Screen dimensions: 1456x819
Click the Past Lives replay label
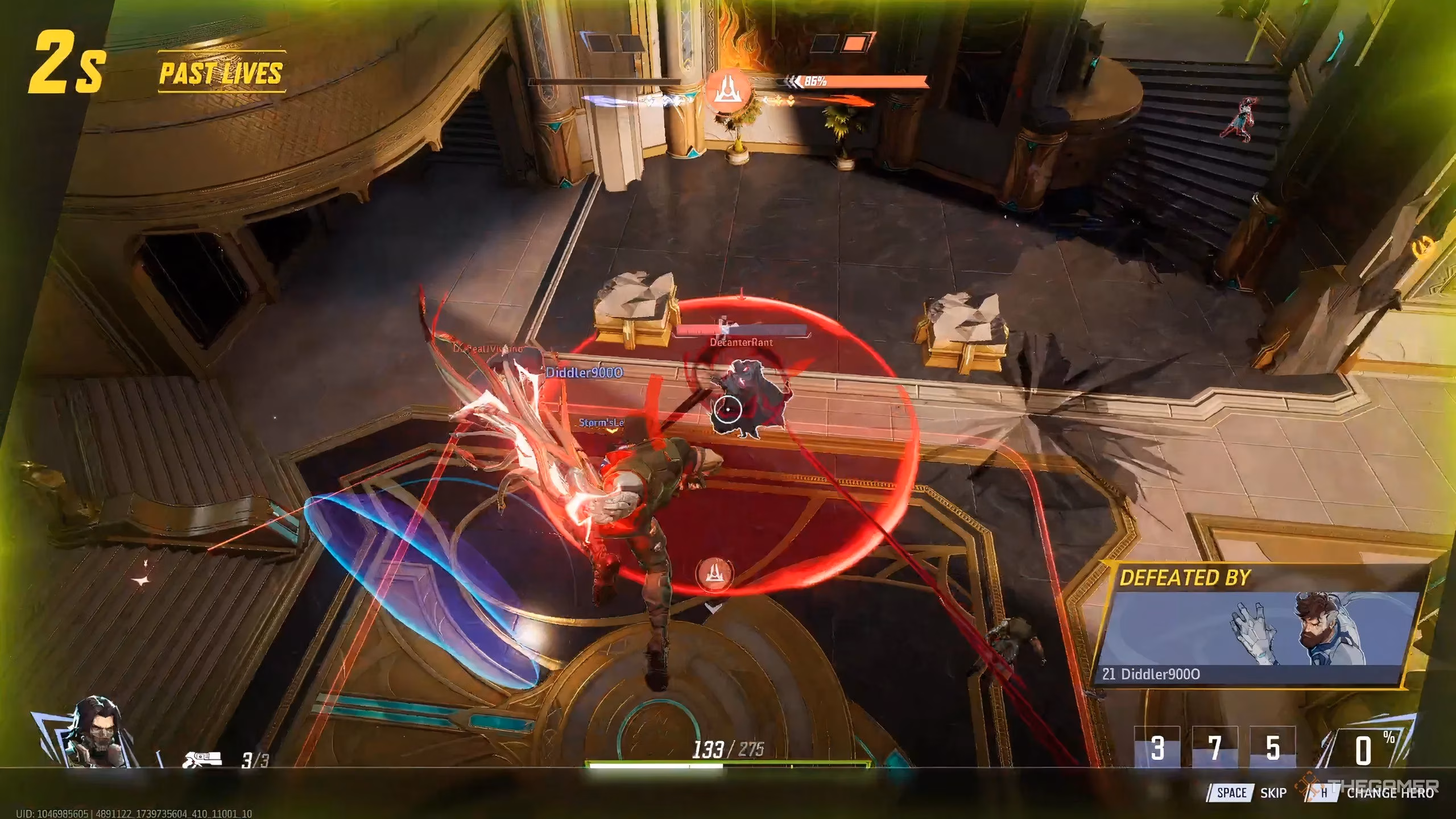click(x=221, y=73)
